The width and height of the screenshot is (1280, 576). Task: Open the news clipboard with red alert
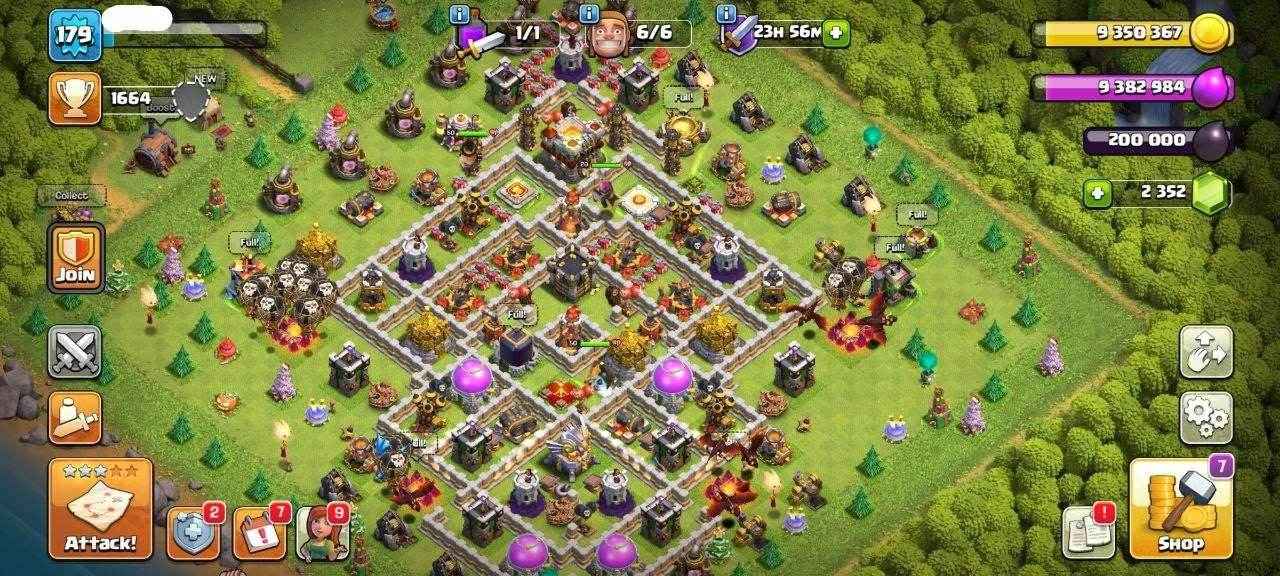click(1089, 532)
